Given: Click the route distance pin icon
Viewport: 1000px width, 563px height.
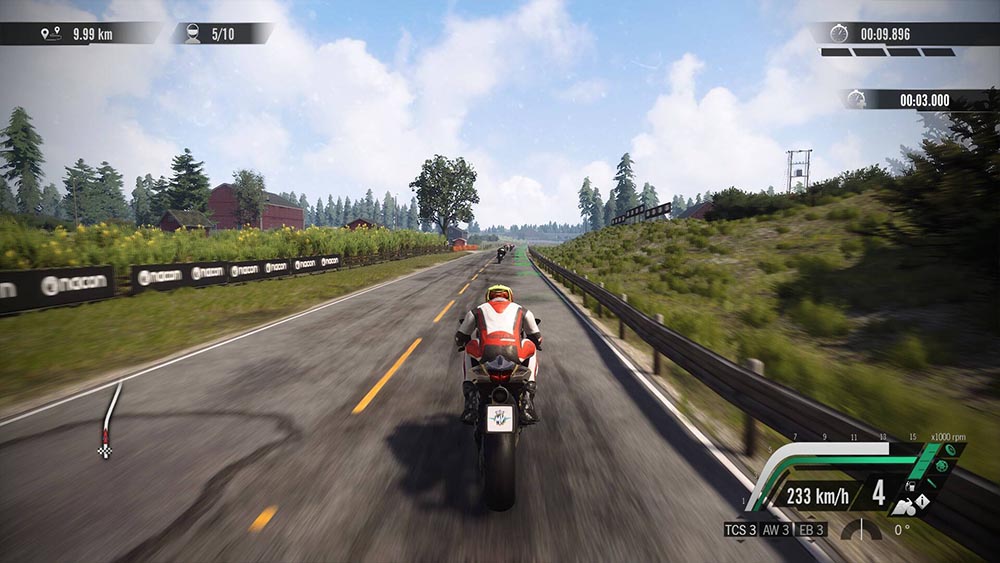Looking at the screenshot, I should 45,34.
